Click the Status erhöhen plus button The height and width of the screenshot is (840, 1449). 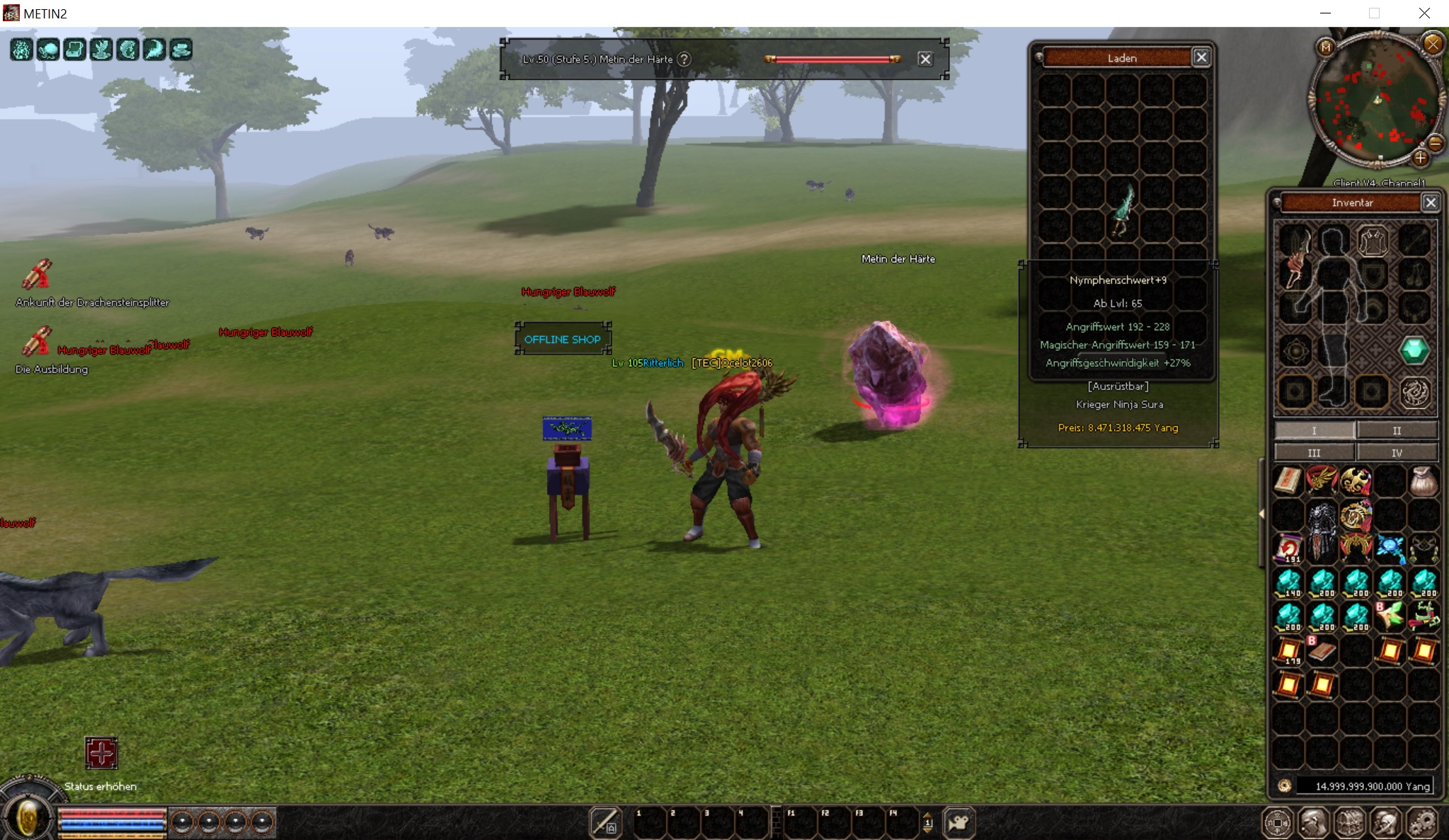coord(101,752)
